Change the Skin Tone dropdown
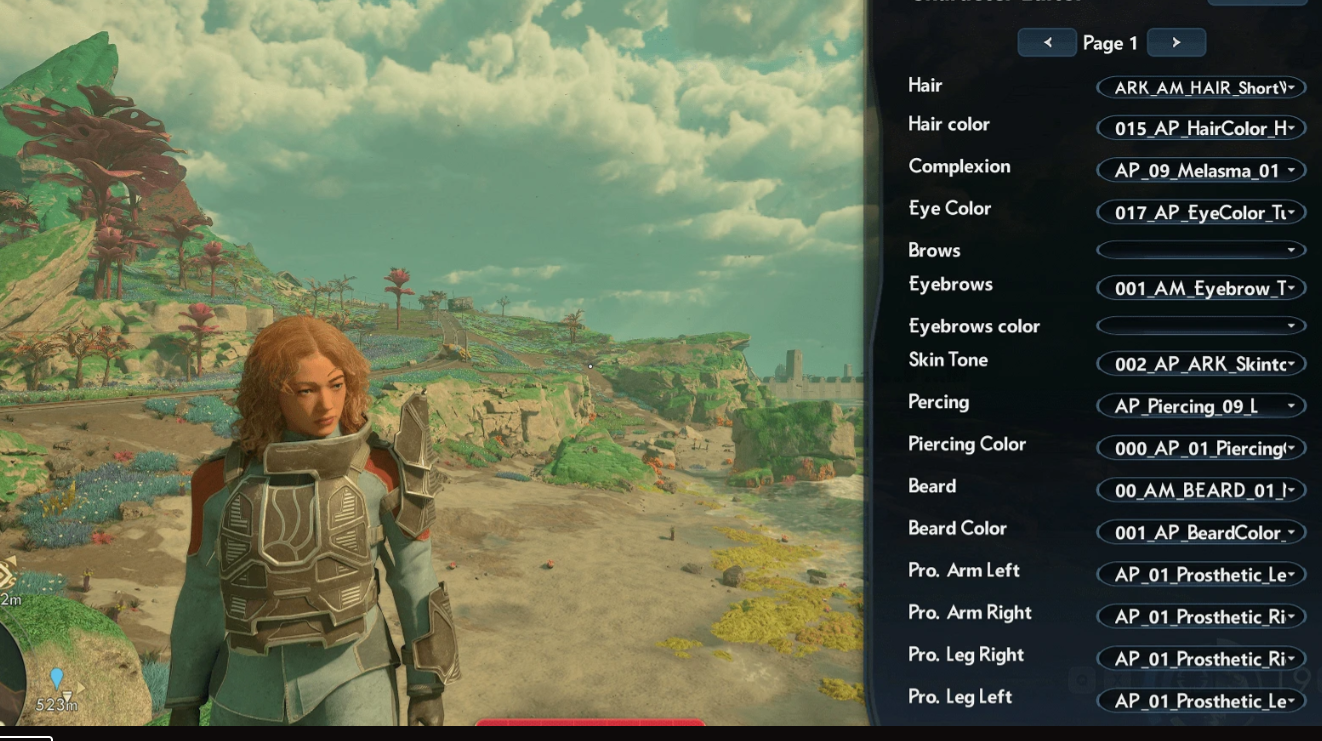 (1201, 364)
